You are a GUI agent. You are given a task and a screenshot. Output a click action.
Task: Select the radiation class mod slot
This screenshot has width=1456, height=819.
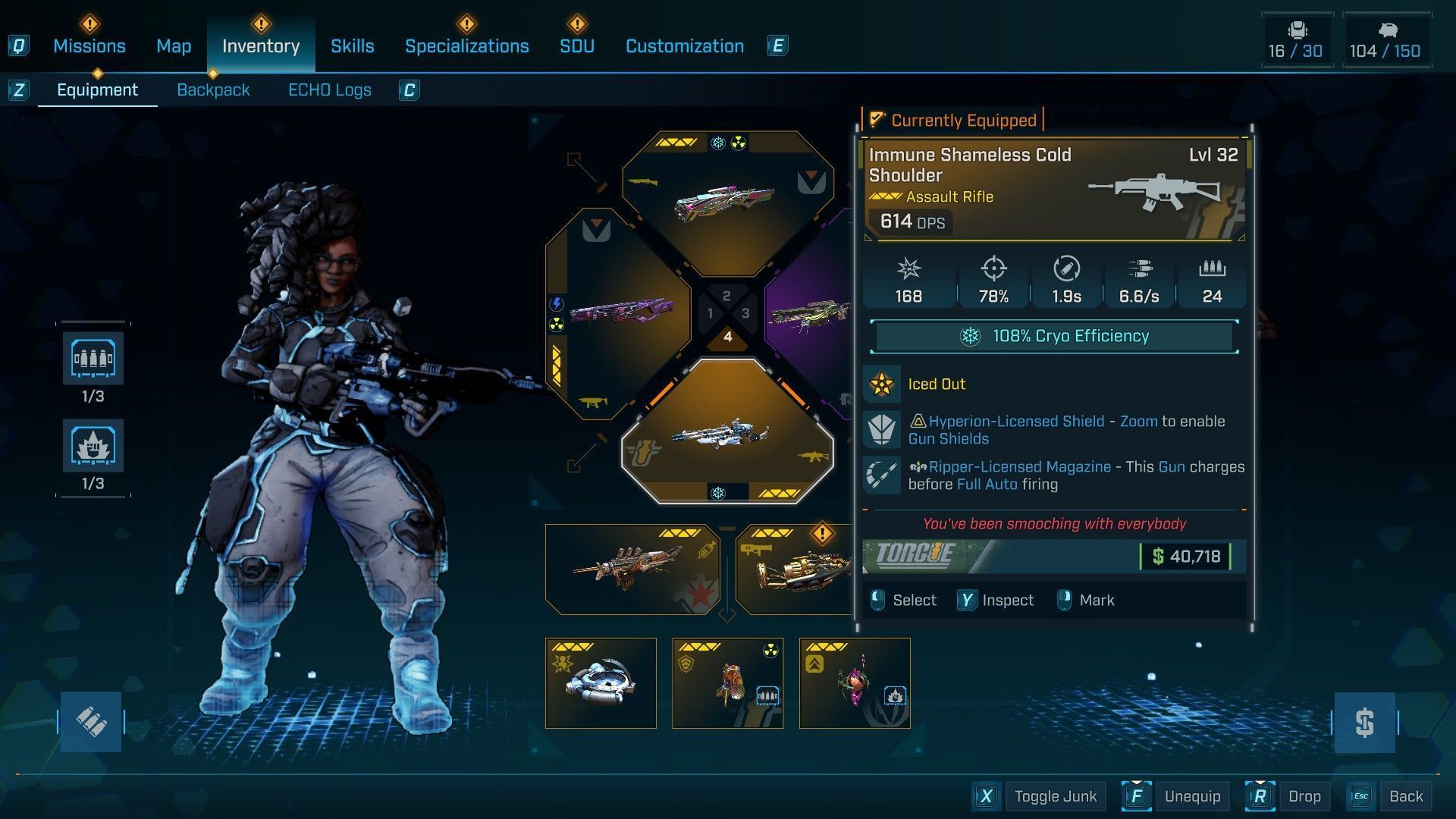click(x=727, y=682)
